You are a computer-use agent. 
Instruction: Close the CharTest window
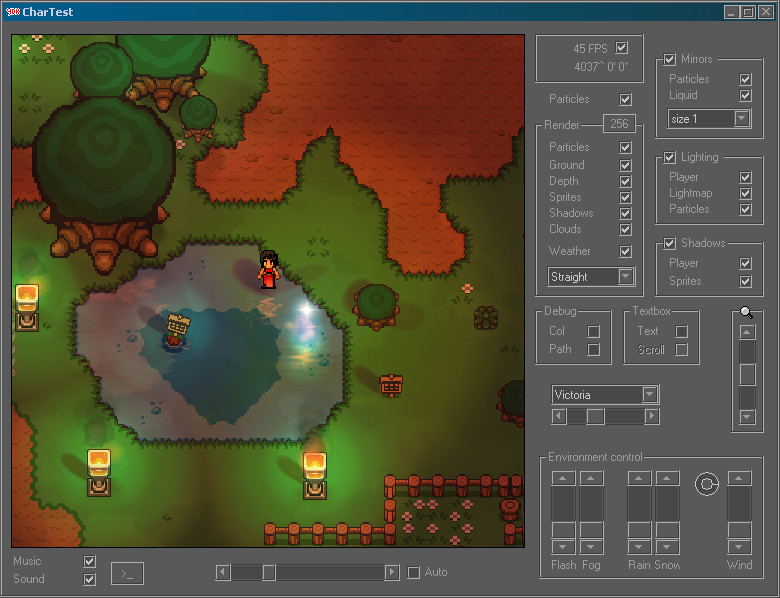pyautogui.click(x=764, y=12)
